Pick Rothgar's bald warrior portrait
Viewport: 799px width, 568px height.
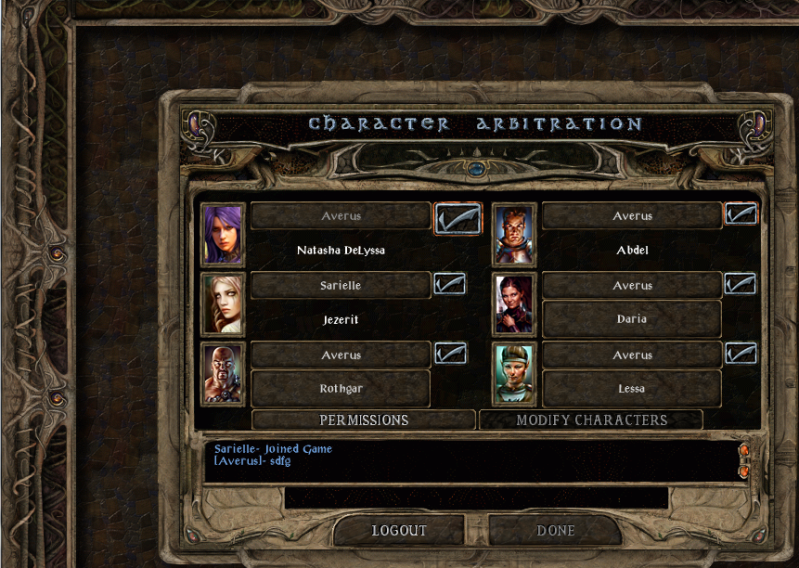point(223,373)
